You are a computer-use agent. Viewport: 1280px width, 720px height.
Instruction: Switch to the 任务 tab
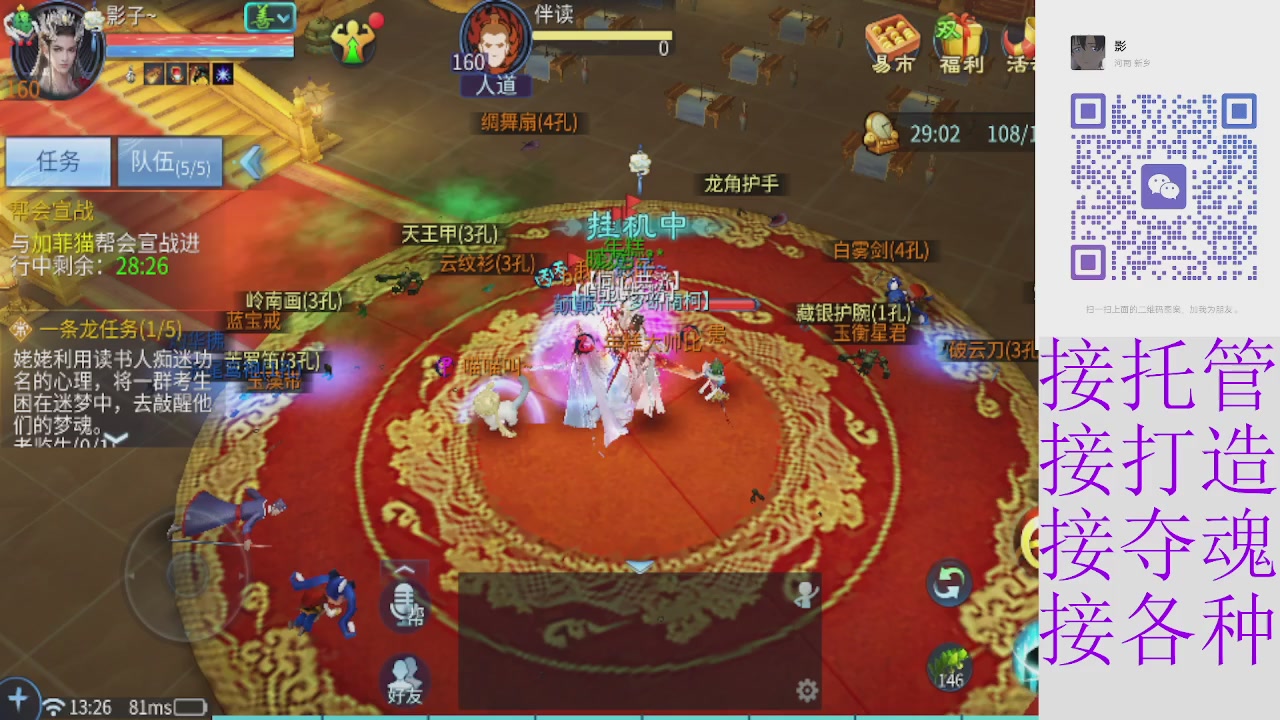[x=57, y=161]
